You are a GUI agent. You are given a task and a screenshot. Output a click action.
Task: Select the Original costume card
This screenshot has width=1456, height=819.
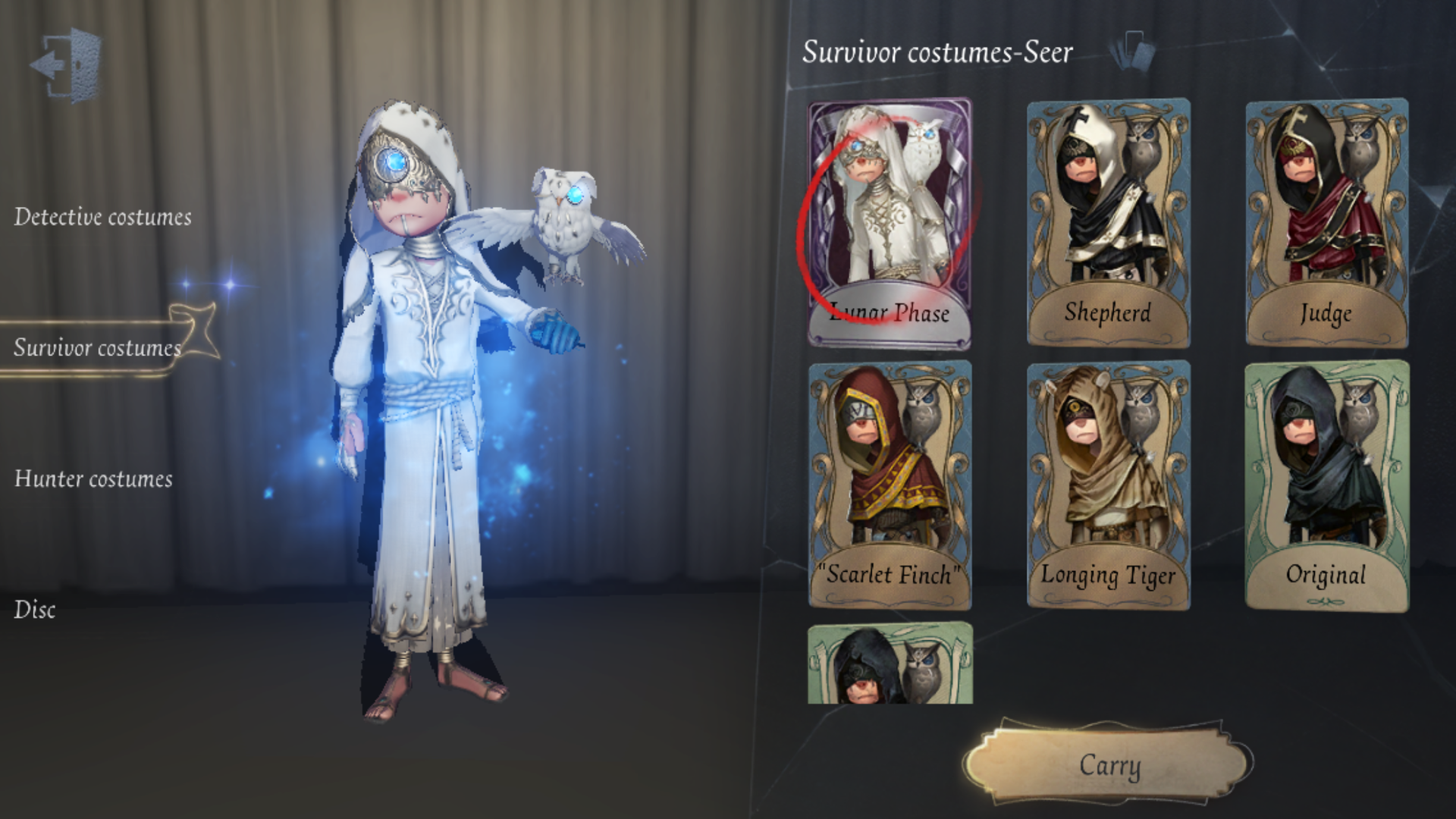coord(1326,485)
